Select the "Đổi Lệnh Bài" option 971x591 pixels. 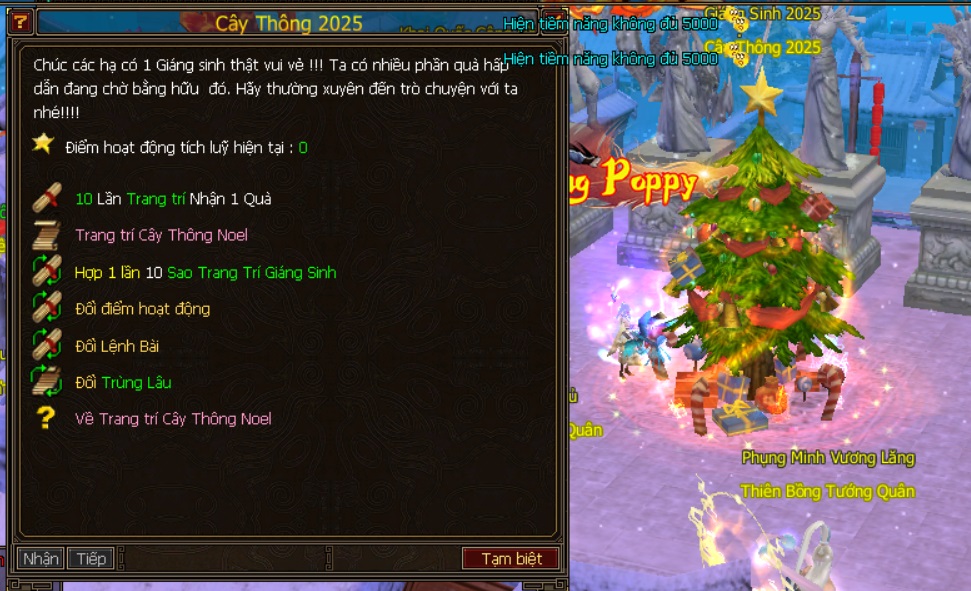[117, 346]
